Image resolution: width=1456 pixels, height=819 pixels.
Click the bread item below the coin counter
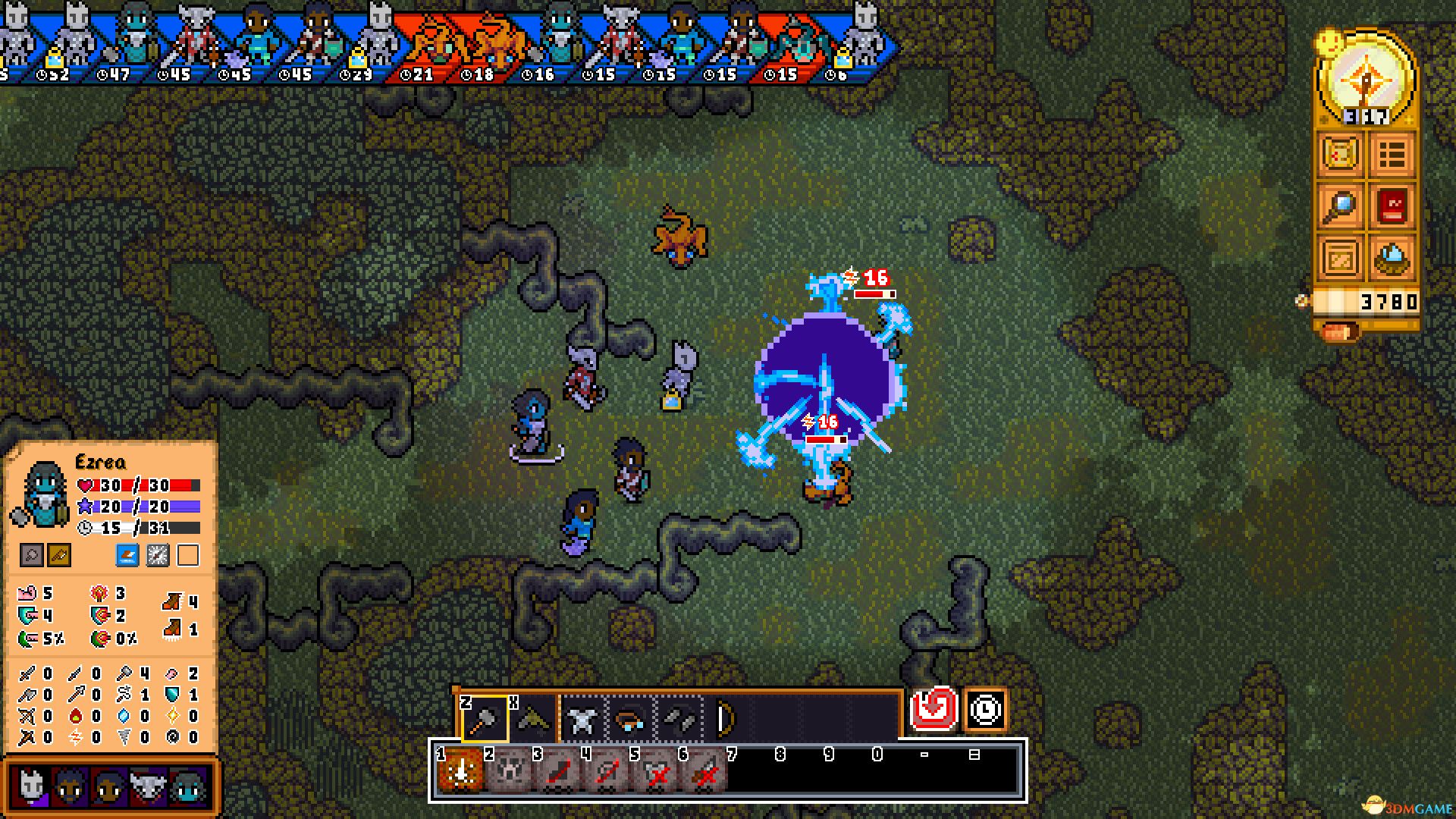(x=1341, y=331)
